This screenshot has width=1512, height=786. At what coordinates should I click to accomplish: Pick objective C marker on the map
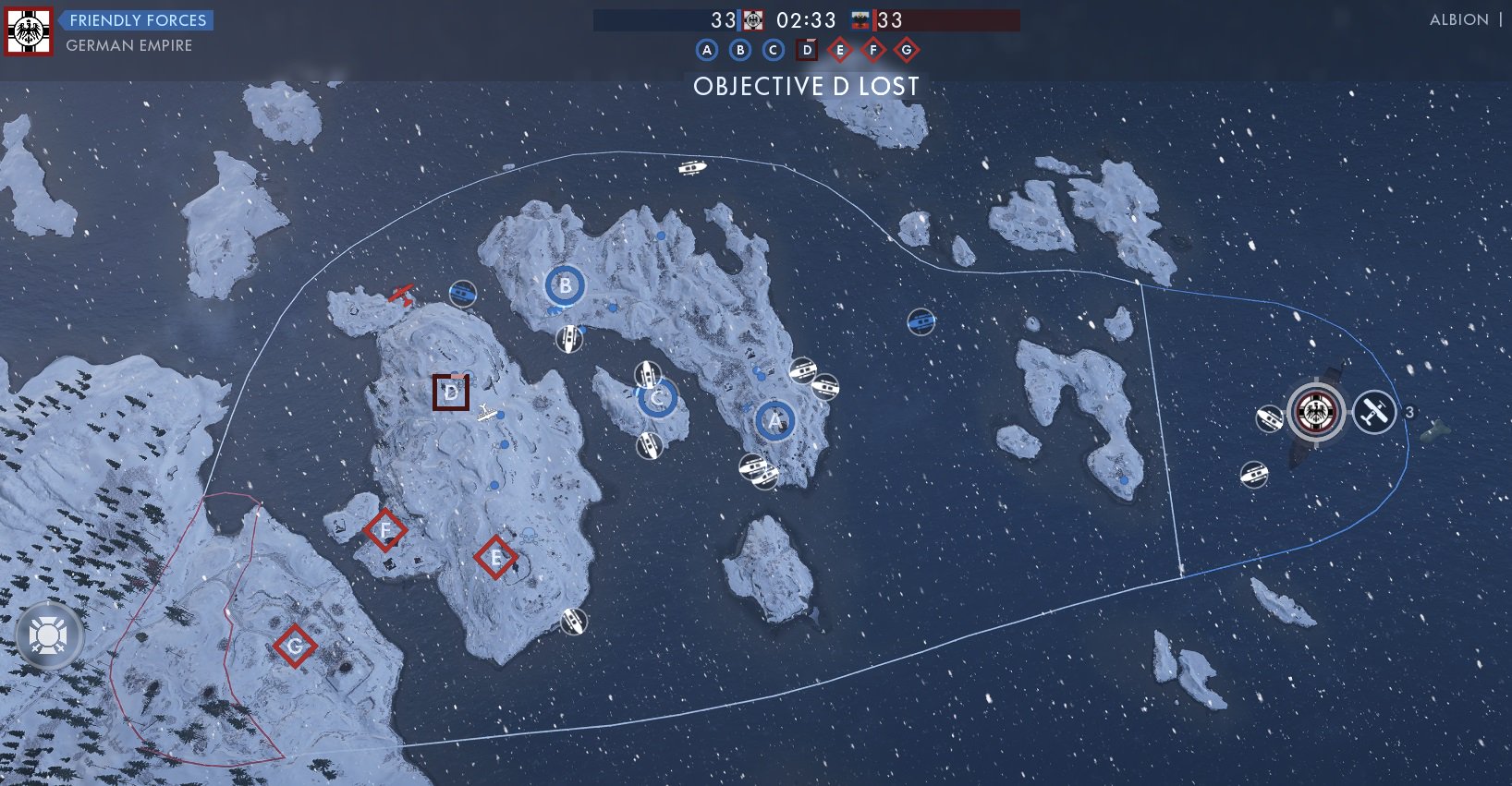click(658, 398)
